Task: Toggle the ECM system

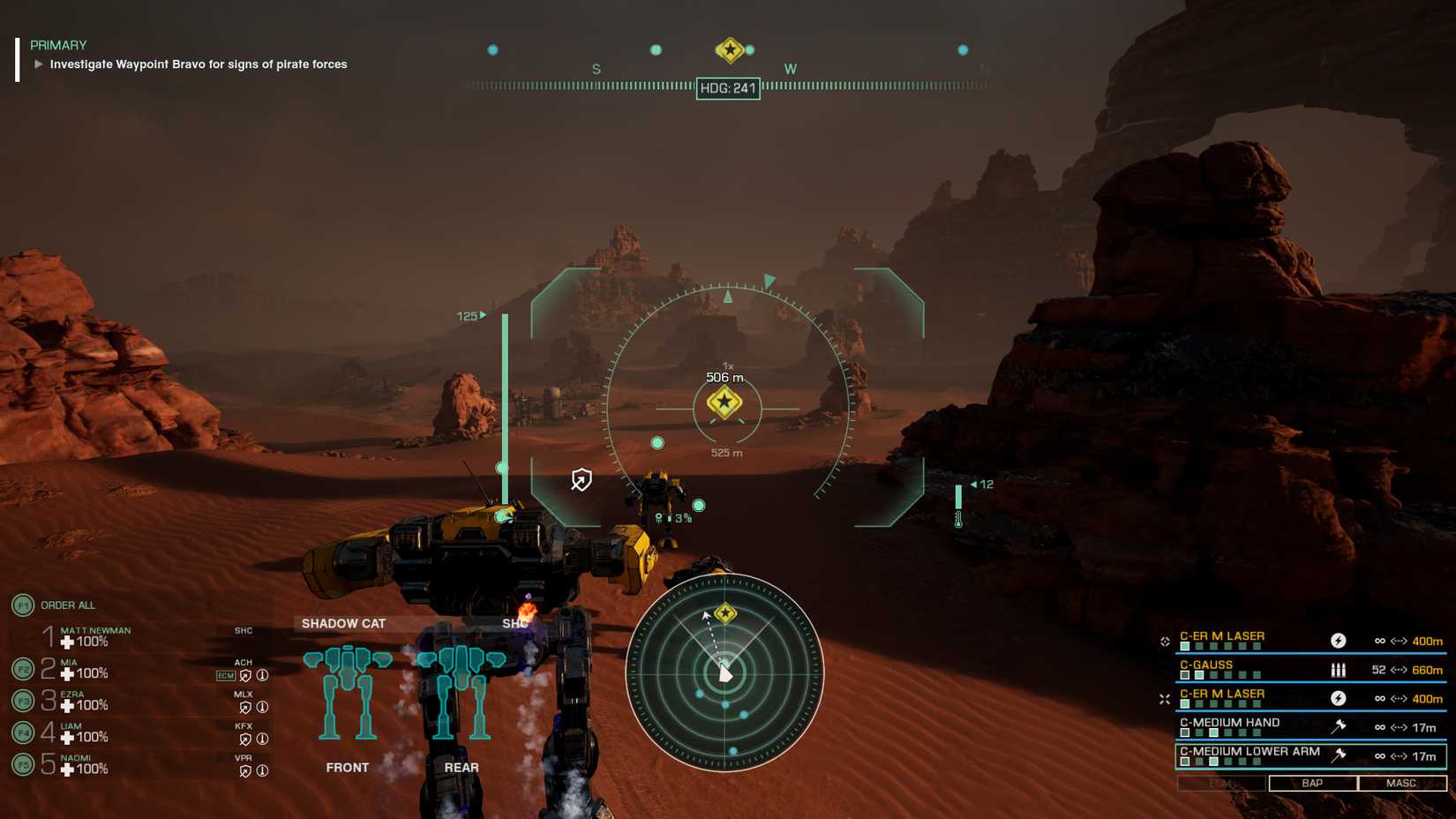Action: pos(1220,783)
